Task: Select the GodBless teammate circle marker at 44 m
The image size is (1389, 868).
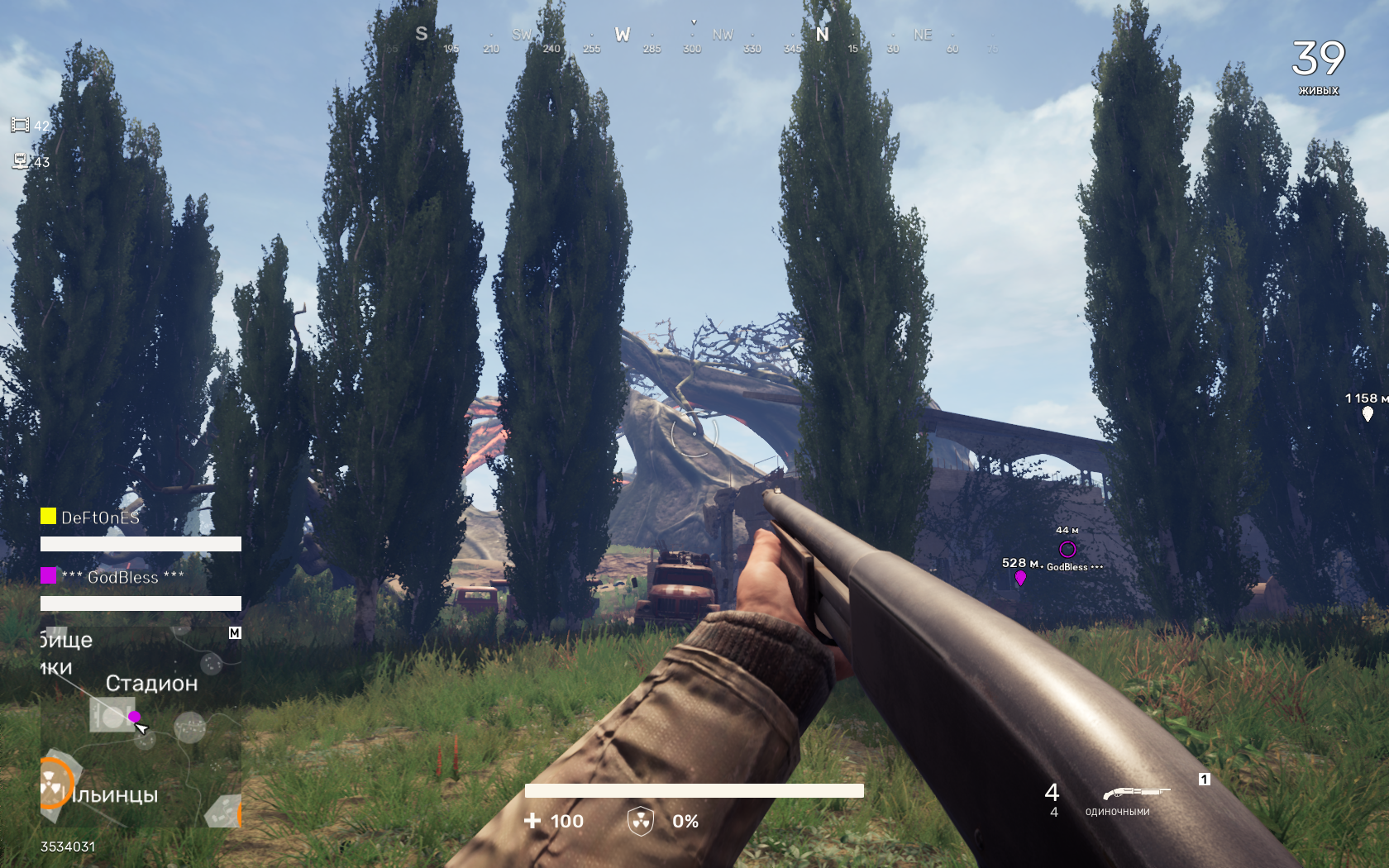Action: click(1067, 549)
